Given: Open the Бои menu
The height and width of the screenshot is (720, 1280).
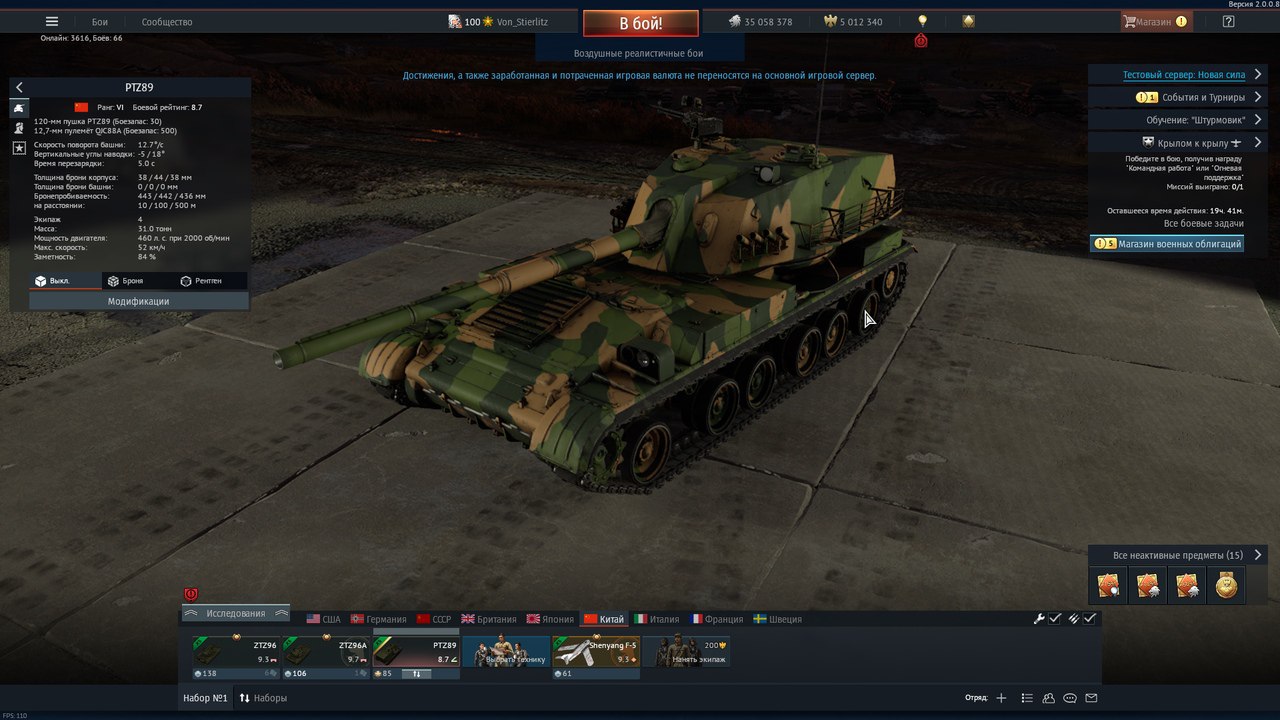Looking at the screenshot, I should point(100,22).
